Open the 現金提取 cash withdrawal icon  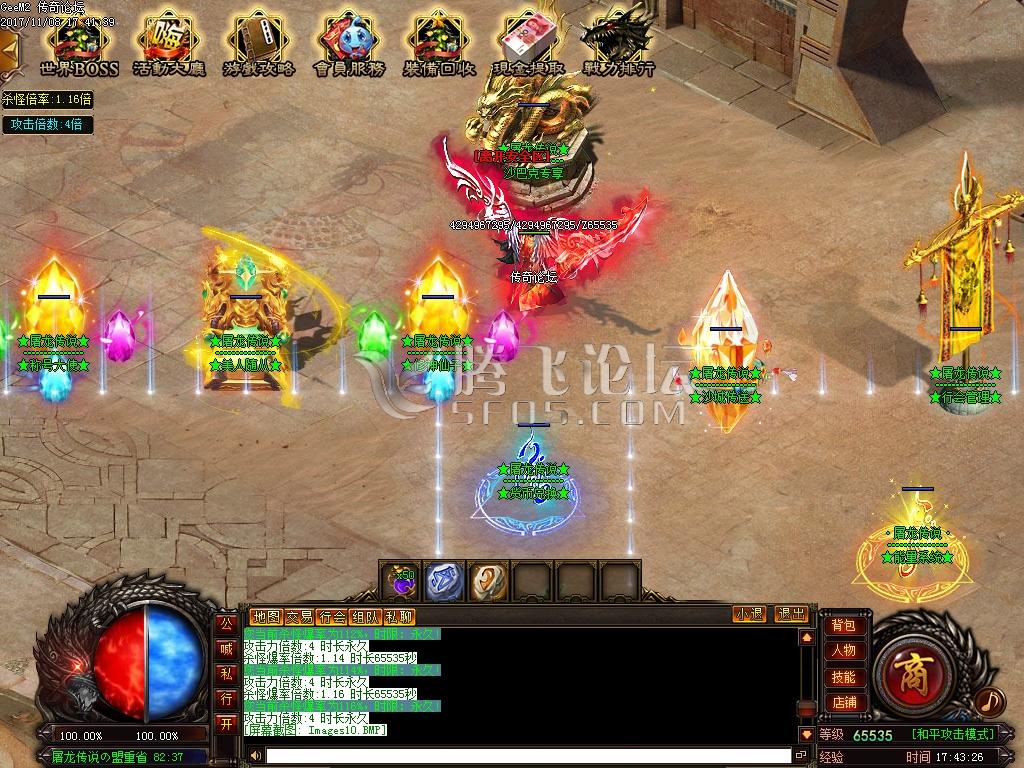coord(529,45)
